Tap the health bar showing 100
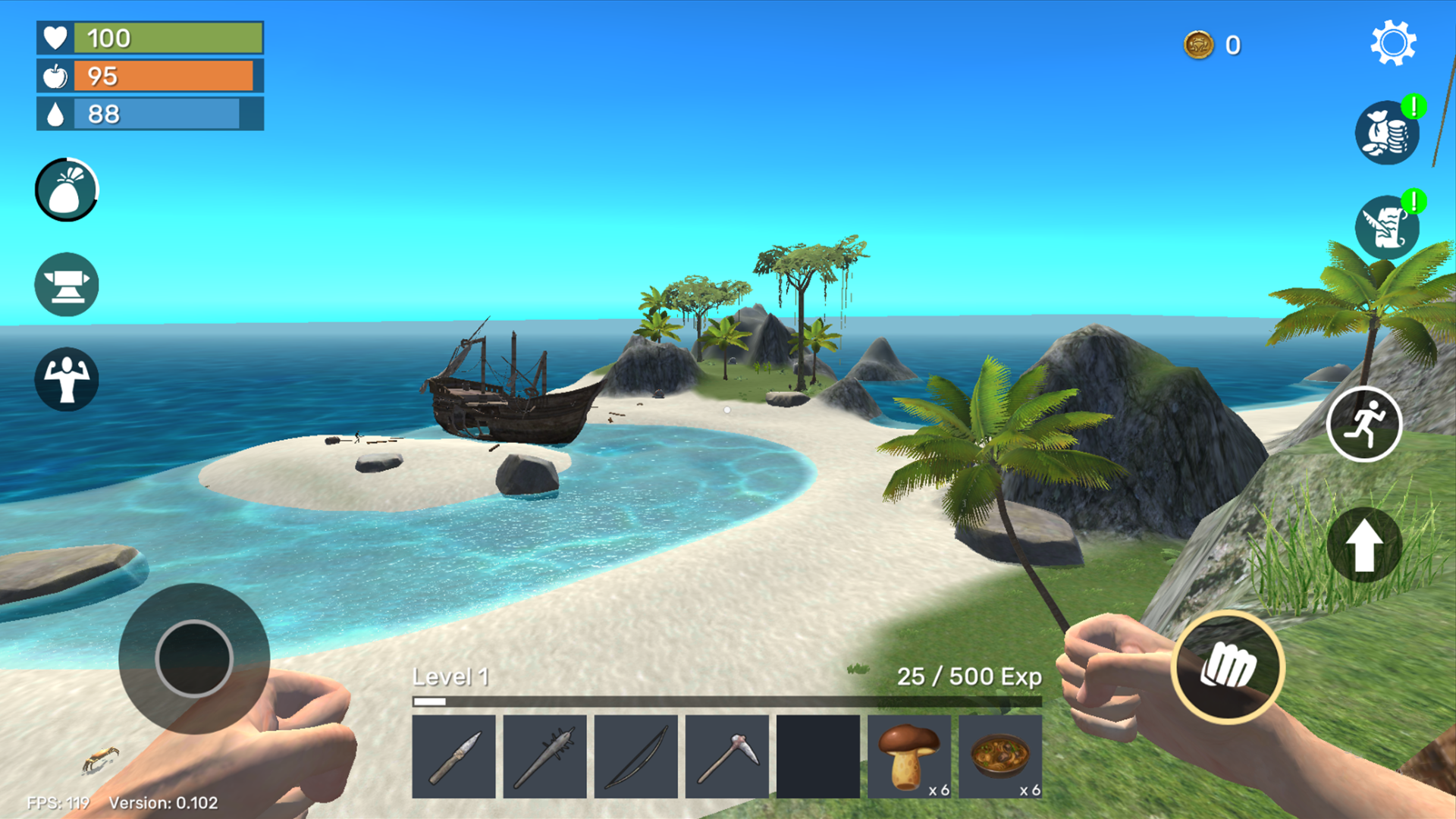Image resolution: width=1456 pixels, height=819 pixels. pos(149,38)
